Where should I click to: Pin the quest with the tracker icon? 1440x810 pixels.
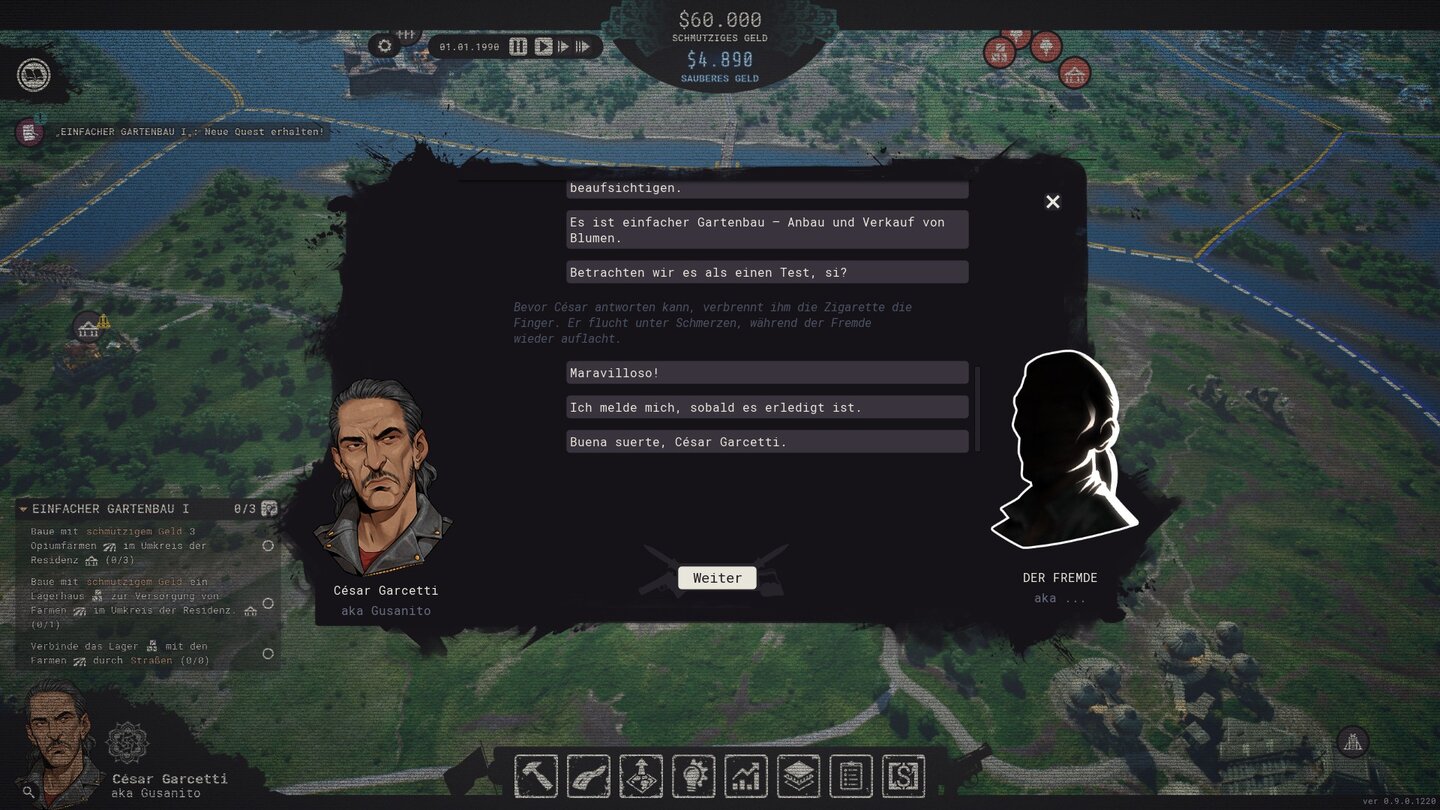(x=267, y=508)
